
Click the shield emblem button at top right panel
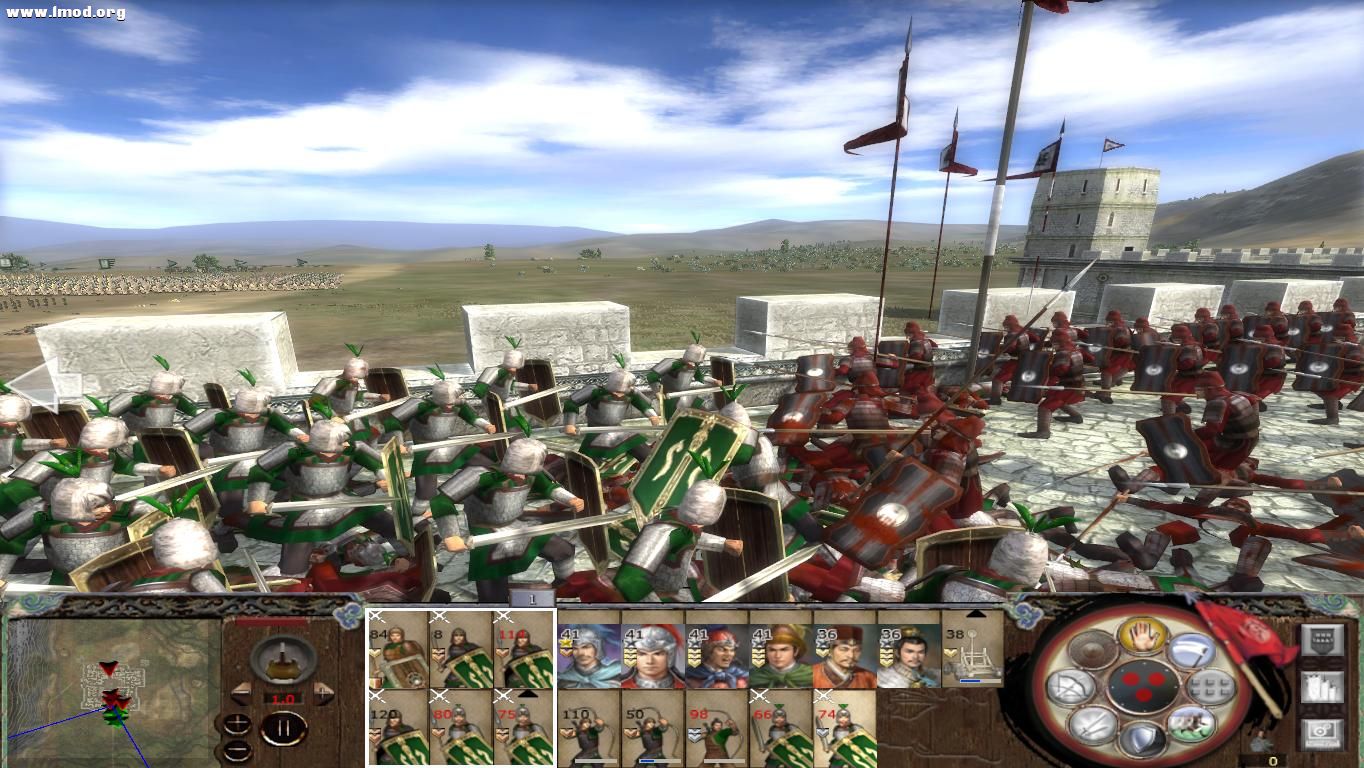point(1323,638)
